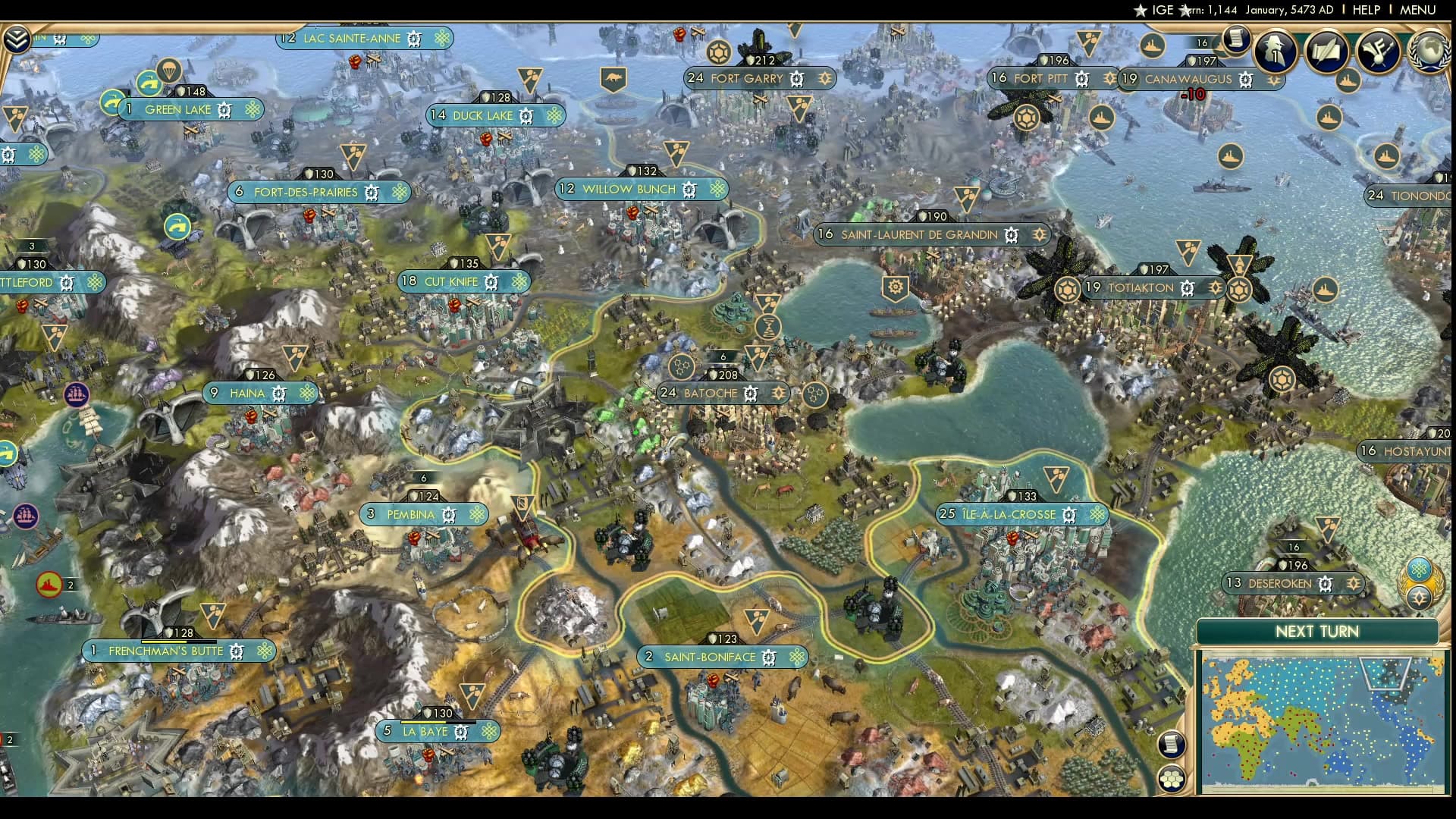
Task: Select the Île-à-la-Crosse city banner
Action: 1021,514
